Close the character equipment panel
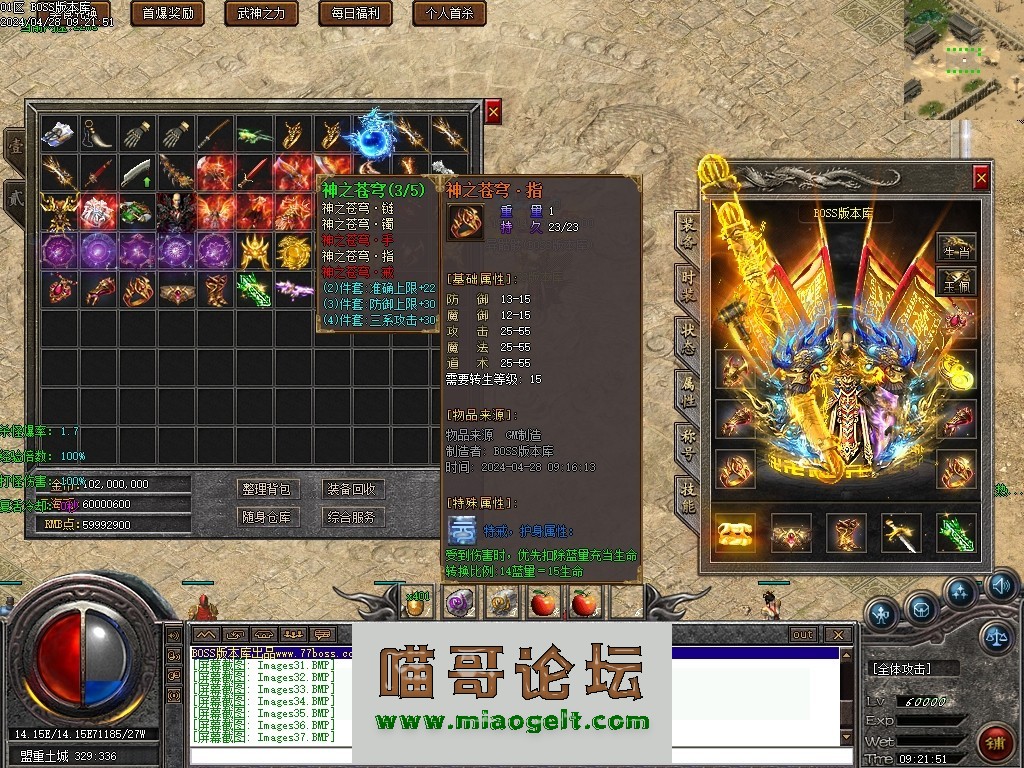The width and height of the screenshot is (1024, 768). (x=981, y=178)
